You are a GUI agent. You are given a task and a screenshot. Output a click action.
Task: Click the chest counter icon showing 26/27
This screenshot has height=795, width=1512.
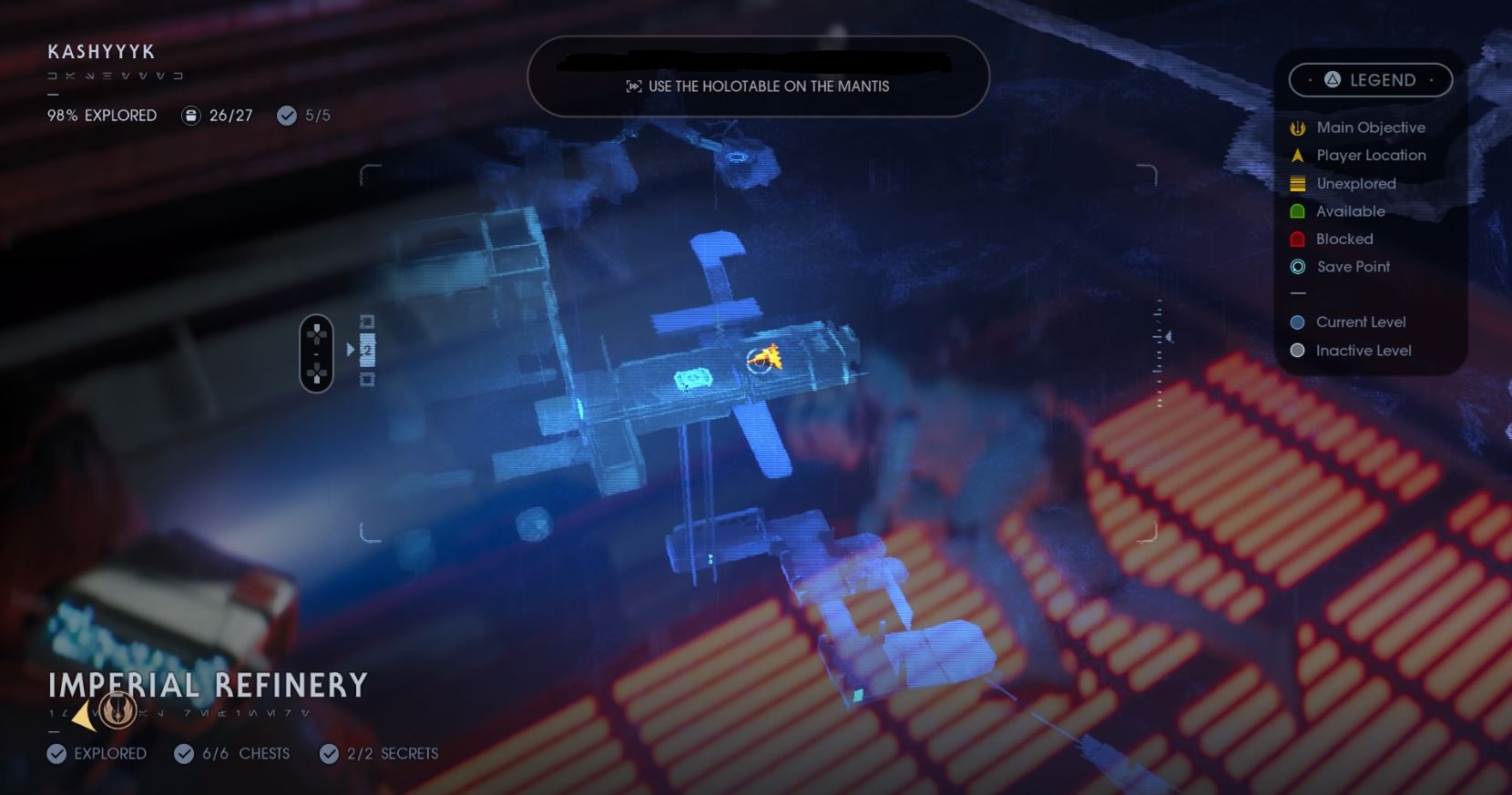tap(190, 116)
